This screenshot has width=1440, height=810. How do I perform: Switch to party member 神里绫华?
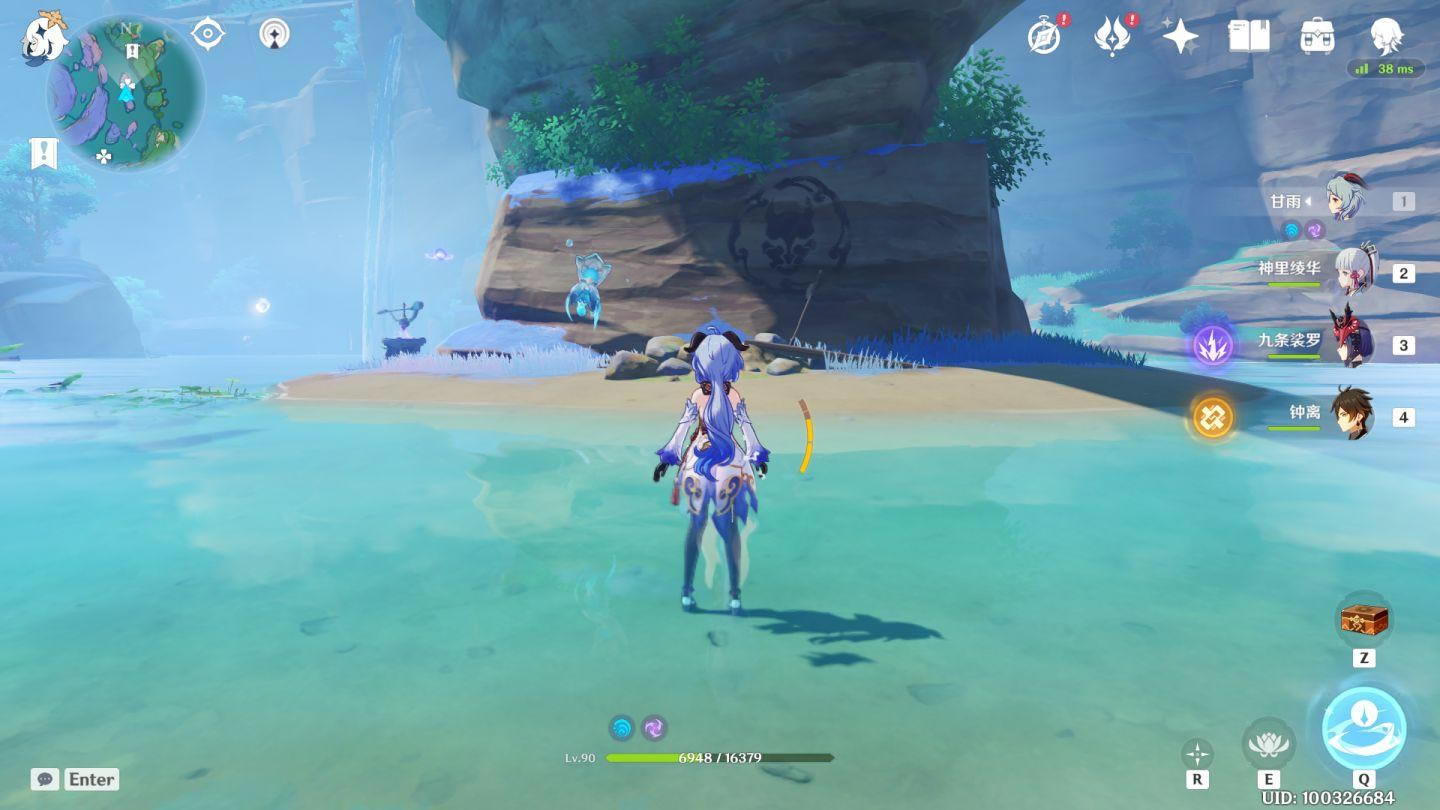click(x=1352, y=272)
